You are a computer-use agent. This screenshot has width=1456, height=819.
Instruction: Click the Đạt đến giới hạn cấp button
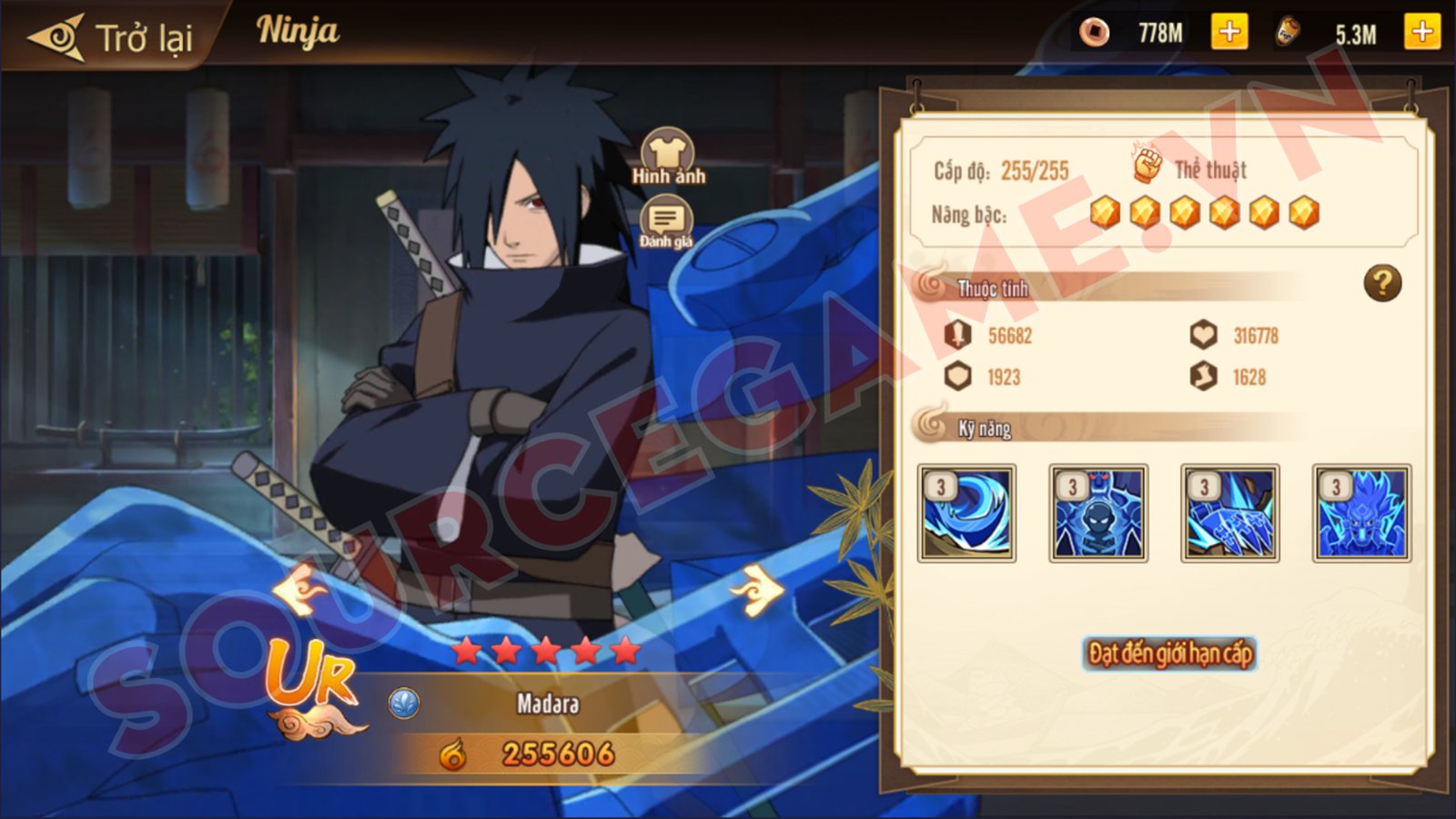(1169, 653)
